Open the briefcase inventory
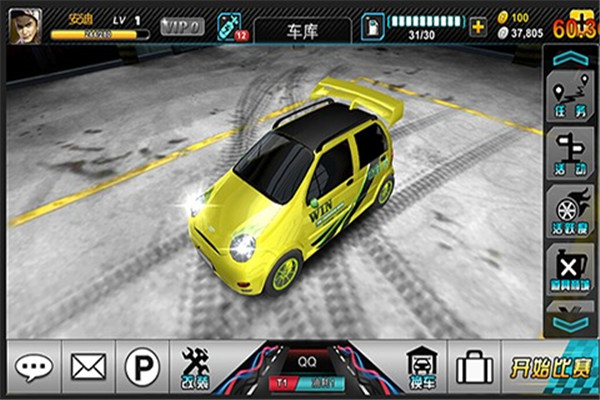 coord(473,367)
